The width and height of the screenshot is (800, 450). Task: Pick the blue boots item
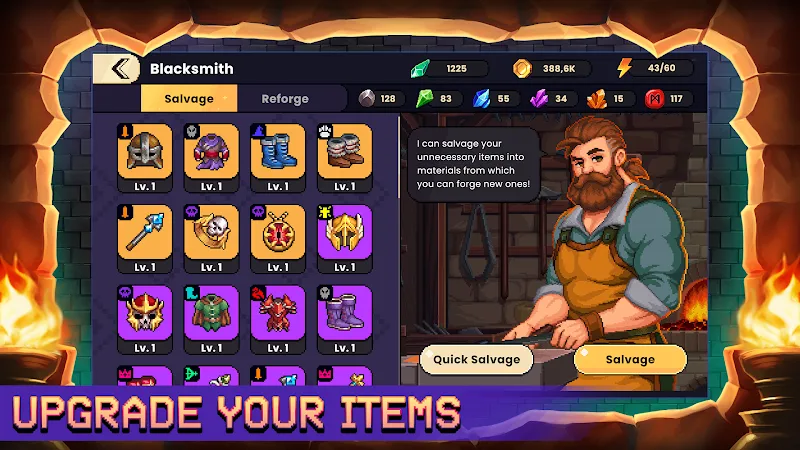[278, 151]
